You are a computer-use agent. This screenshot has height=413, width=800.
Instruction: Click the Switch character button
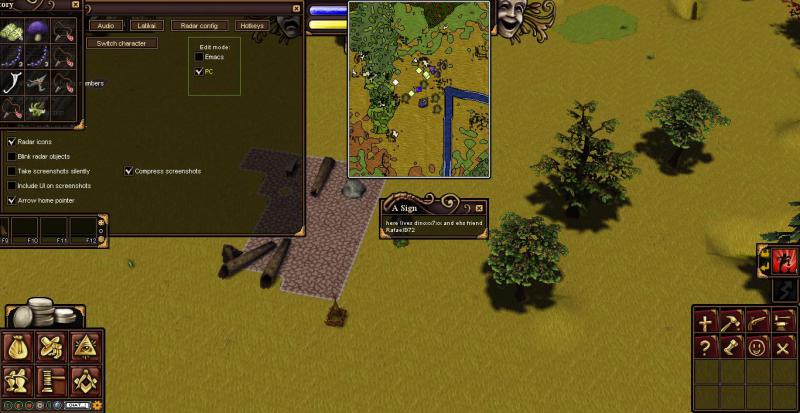121,44
